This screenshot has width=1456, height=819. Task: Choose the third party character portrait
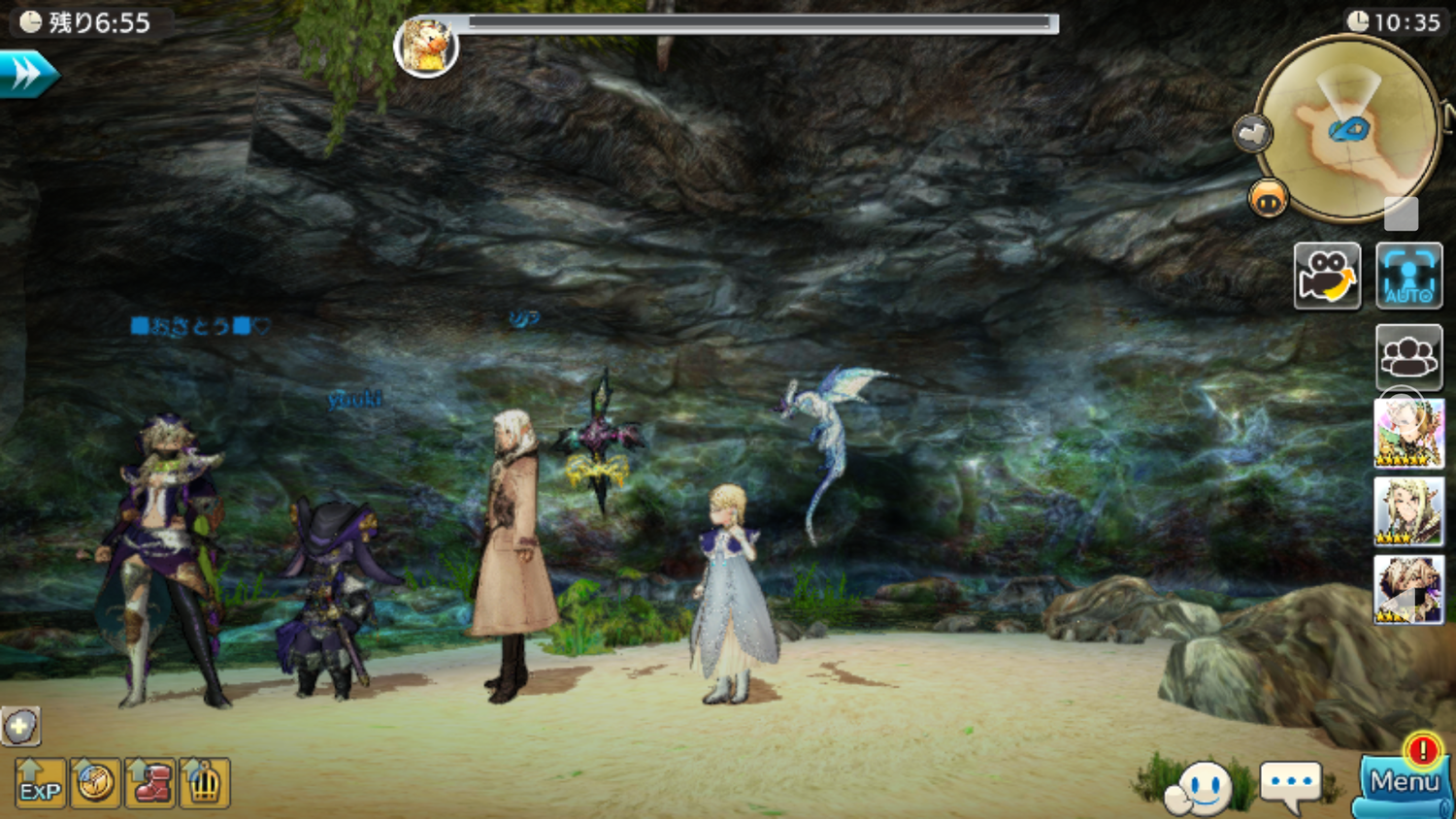[x=1408, y=589]
